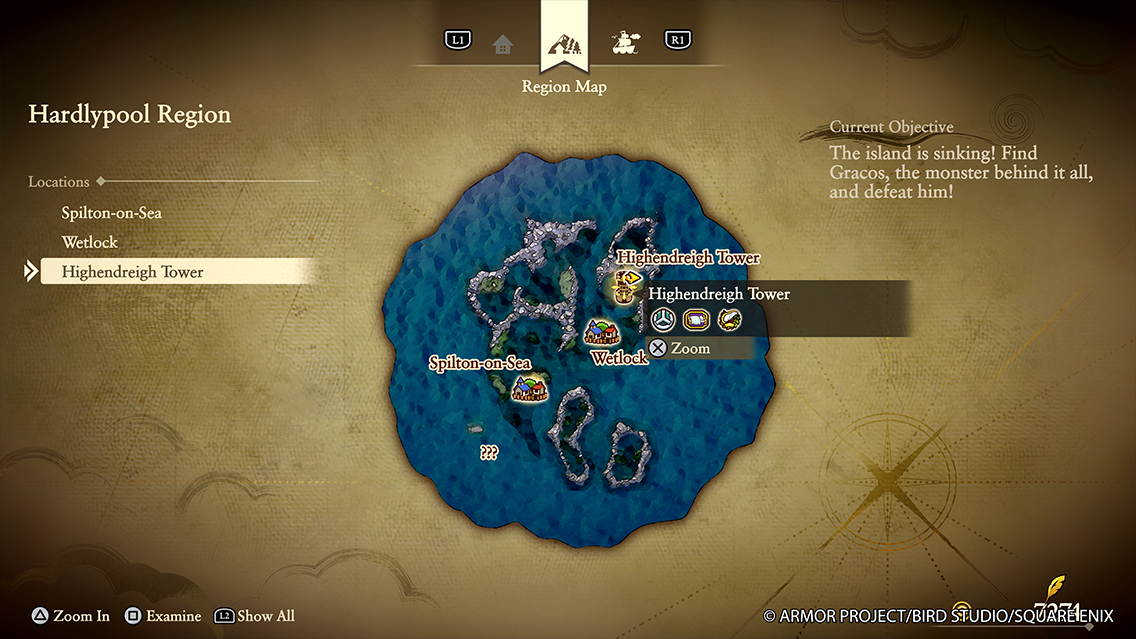Switch to the Region Map tab

point(563,45)
